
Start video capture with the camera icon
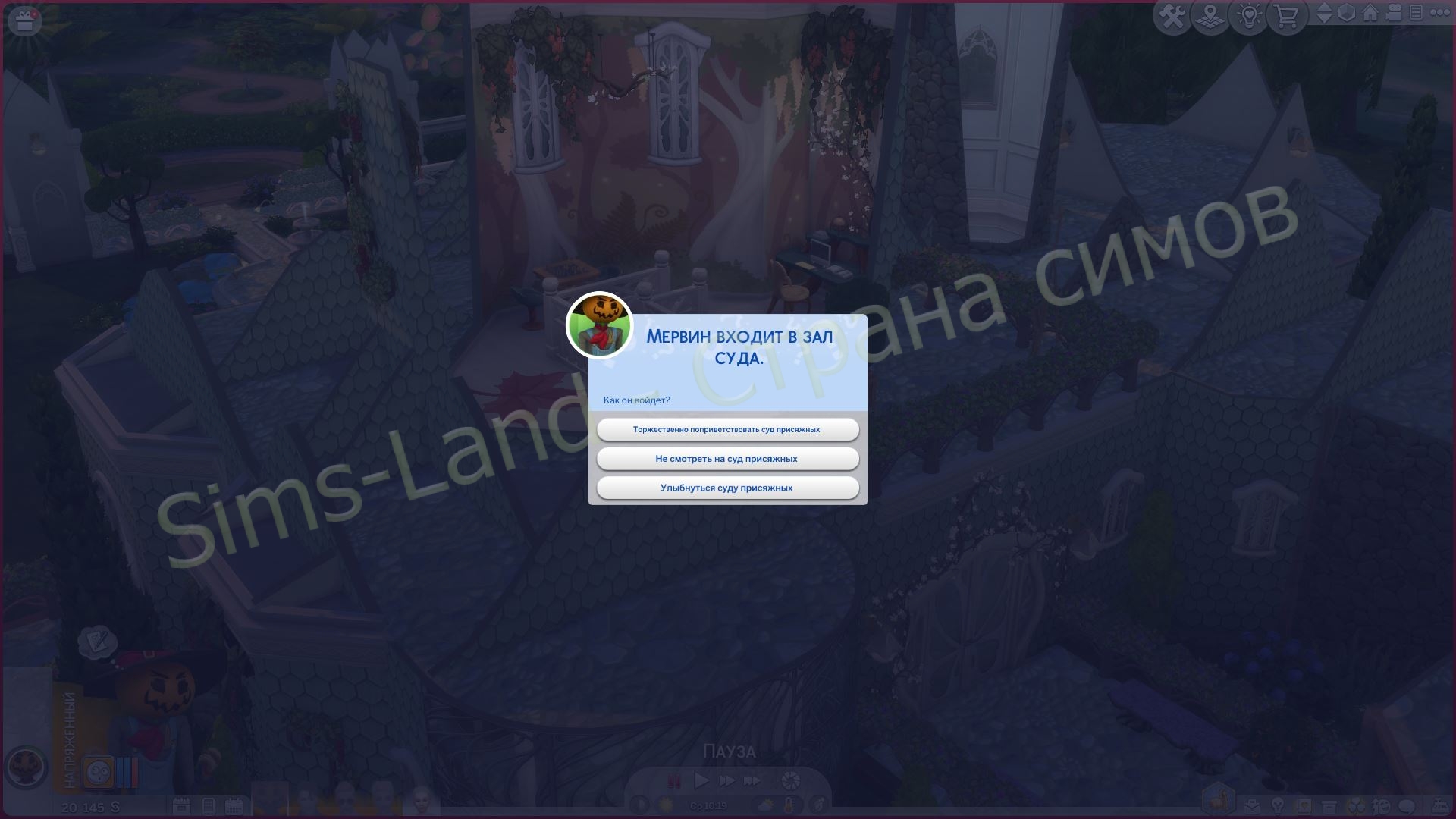[1395, 15]
